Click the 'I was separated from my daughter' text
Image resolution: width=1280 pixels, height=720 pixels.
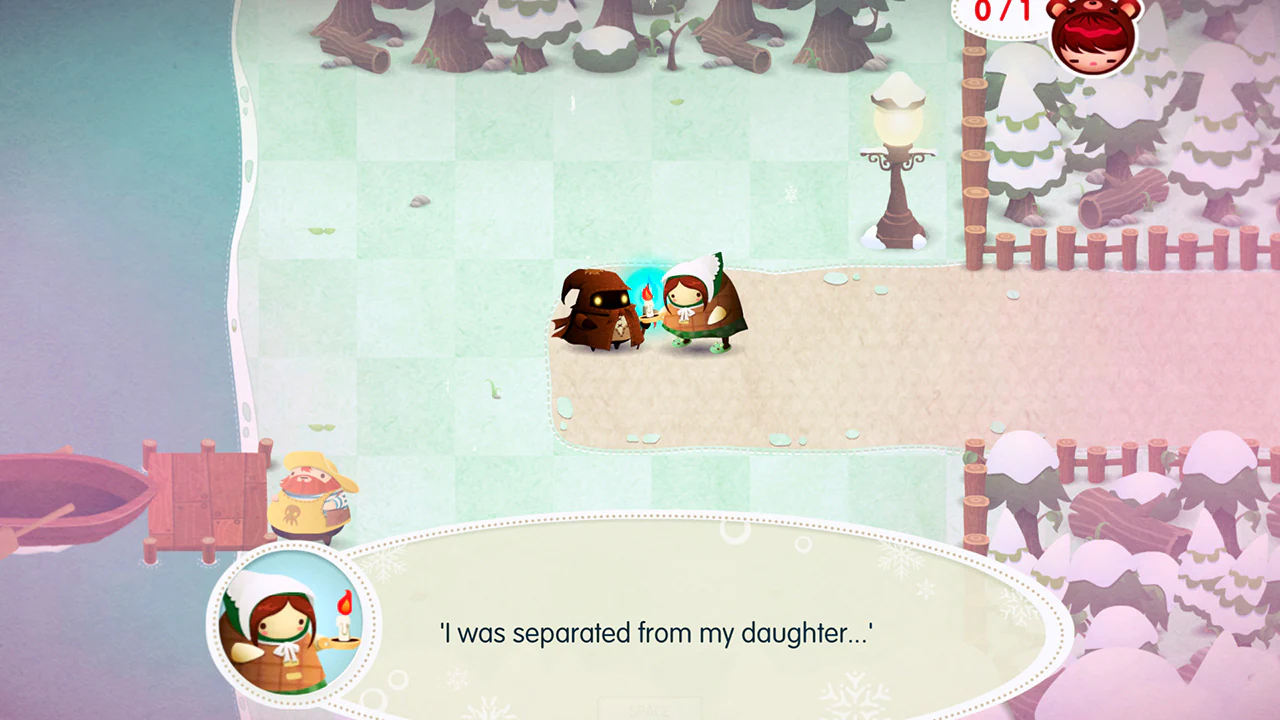pyautogui.click(x=655, y=633)
